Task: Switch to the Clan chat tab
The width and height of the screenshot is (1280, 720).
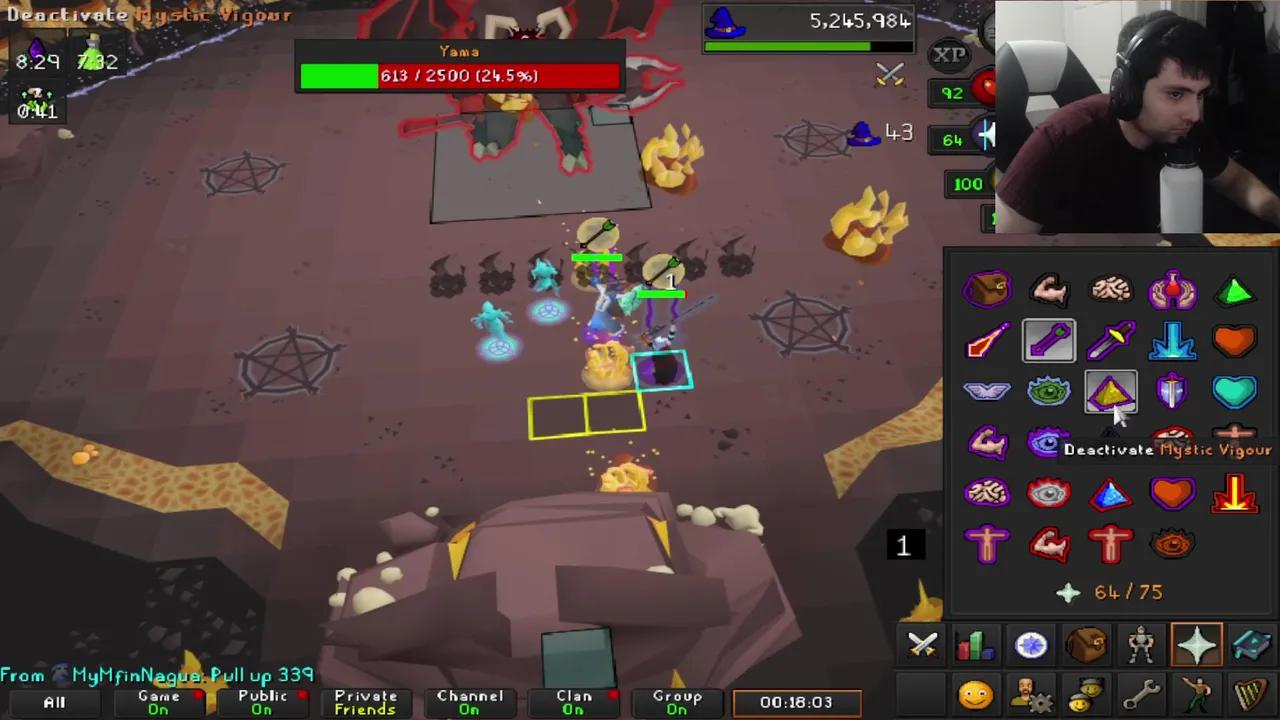Action: (573, 702)
